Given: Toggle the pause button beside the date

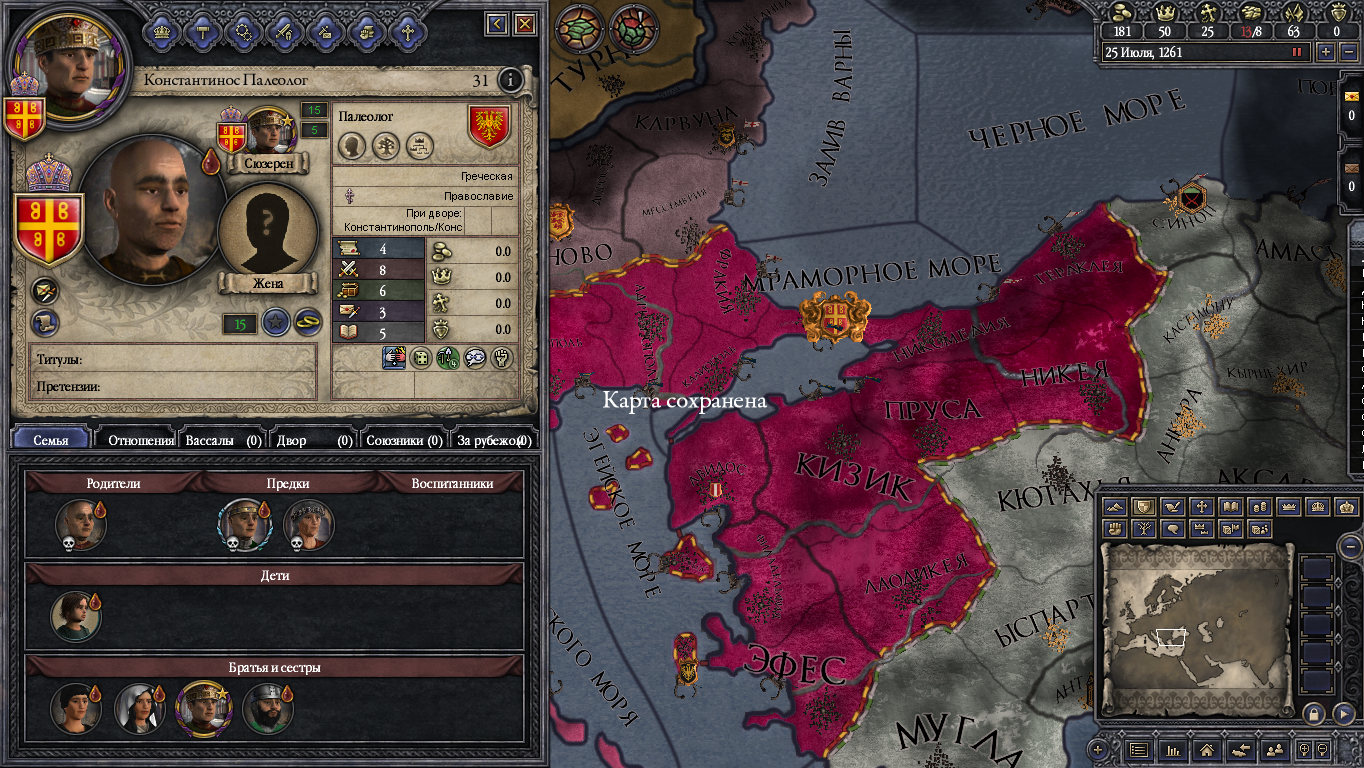Looking at the screenshot, I should point(1298,52).
